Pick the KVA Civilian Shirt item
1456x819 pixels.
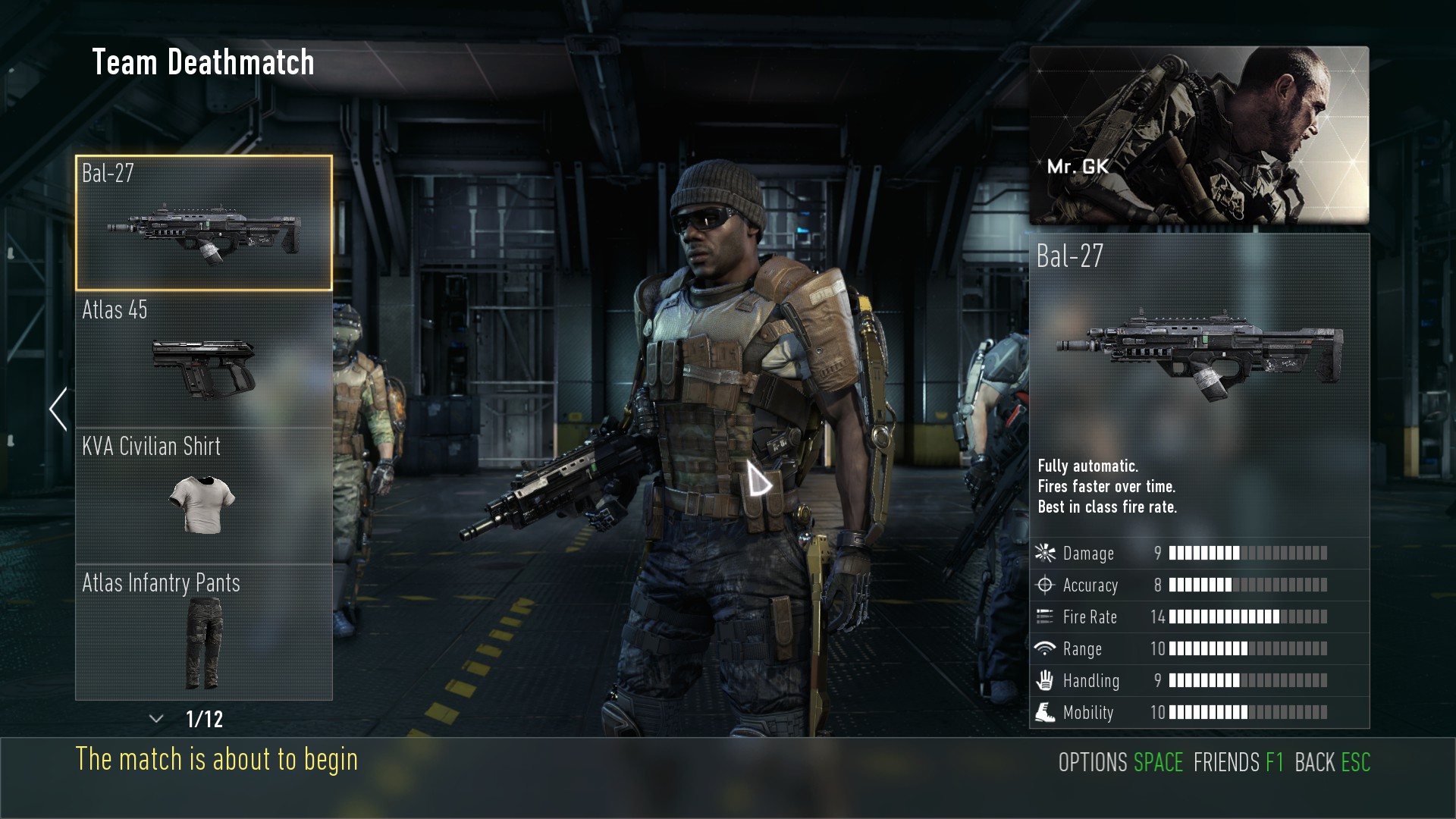pyautogui.click(x=203, y=496)
